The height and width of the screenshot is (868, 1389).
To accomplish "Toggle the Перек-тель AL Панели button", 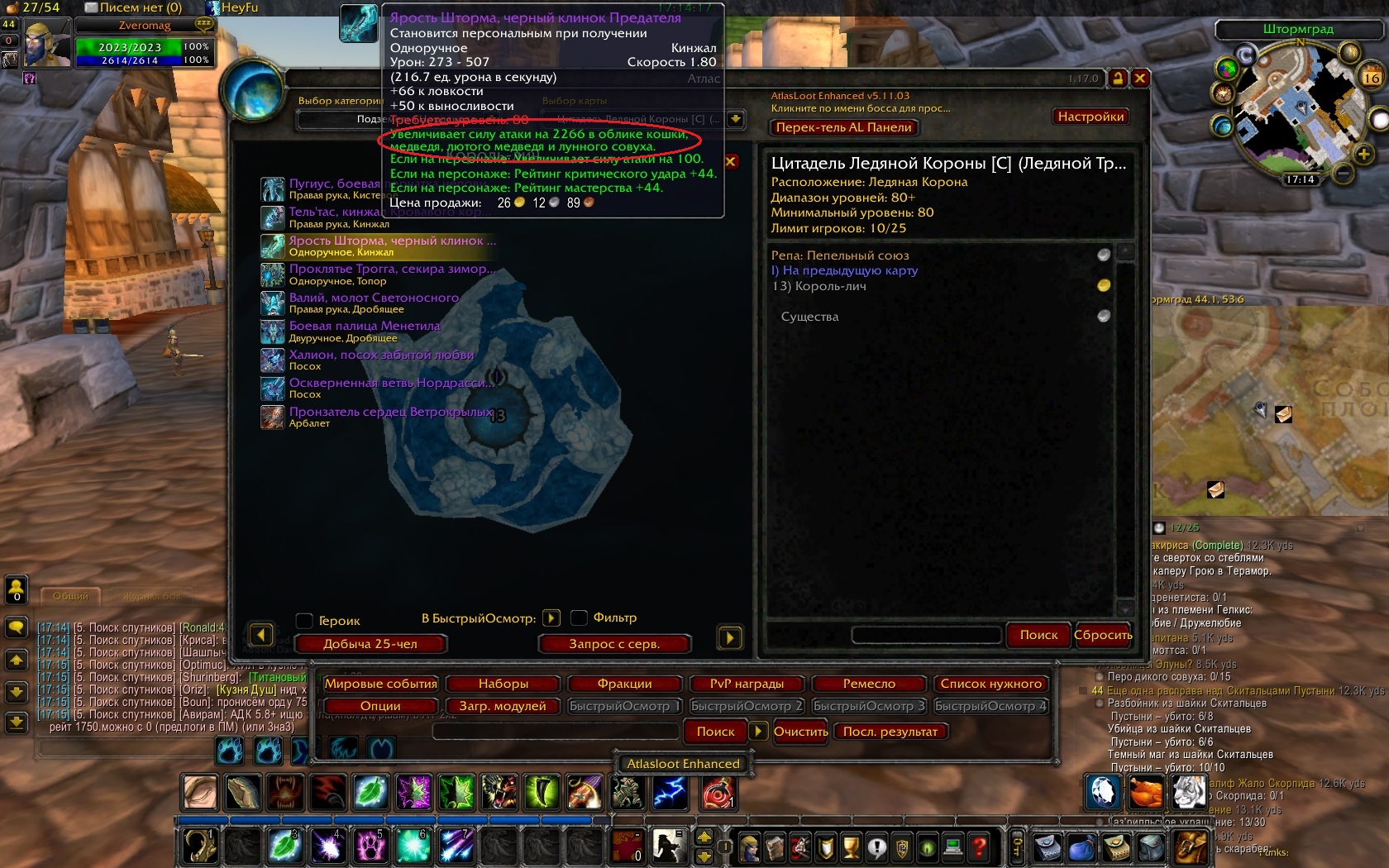I will tap(843, 127).
